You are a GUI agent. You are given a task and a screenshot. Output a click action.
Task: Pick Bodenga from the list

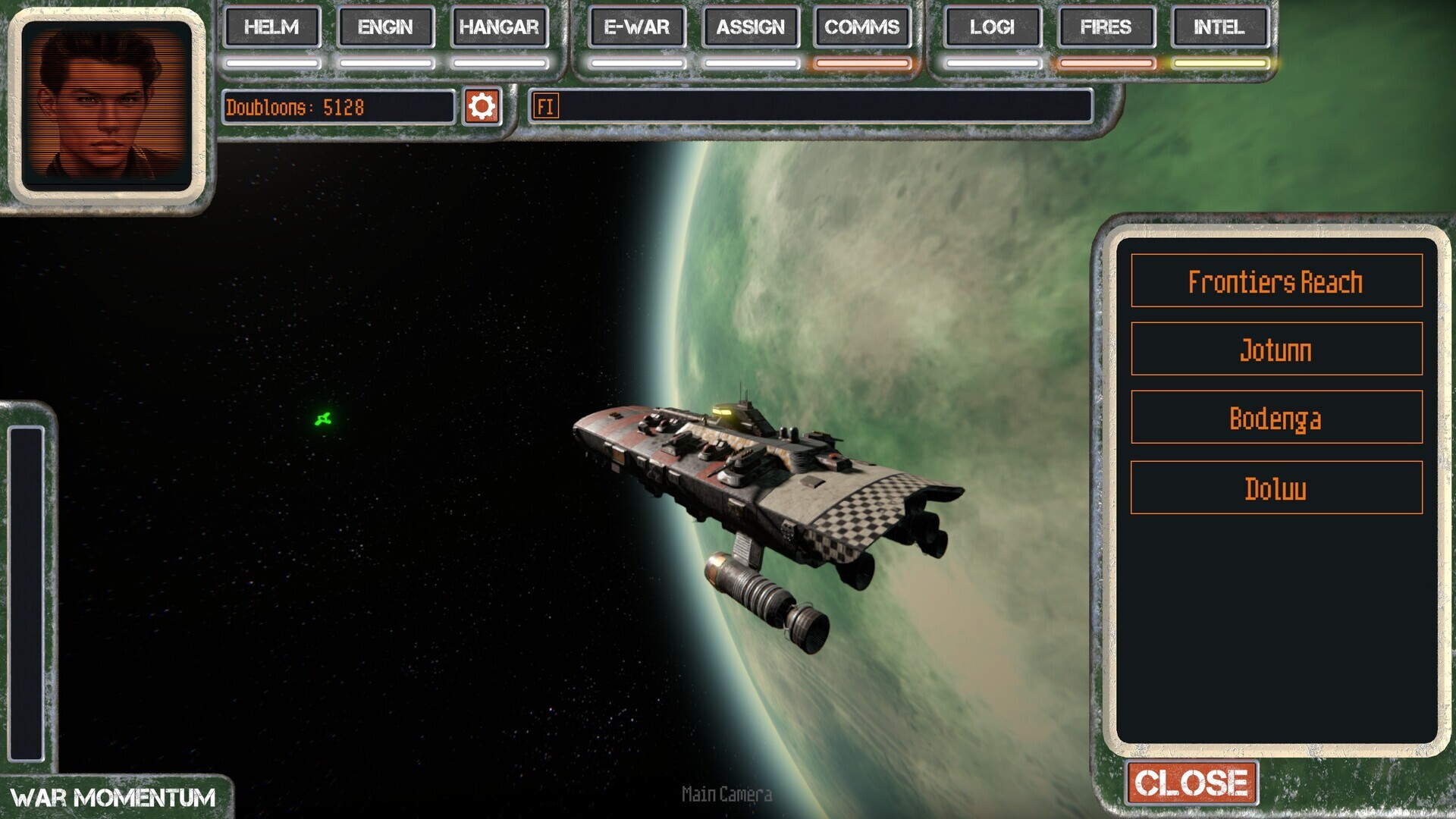coord(1276,418)
